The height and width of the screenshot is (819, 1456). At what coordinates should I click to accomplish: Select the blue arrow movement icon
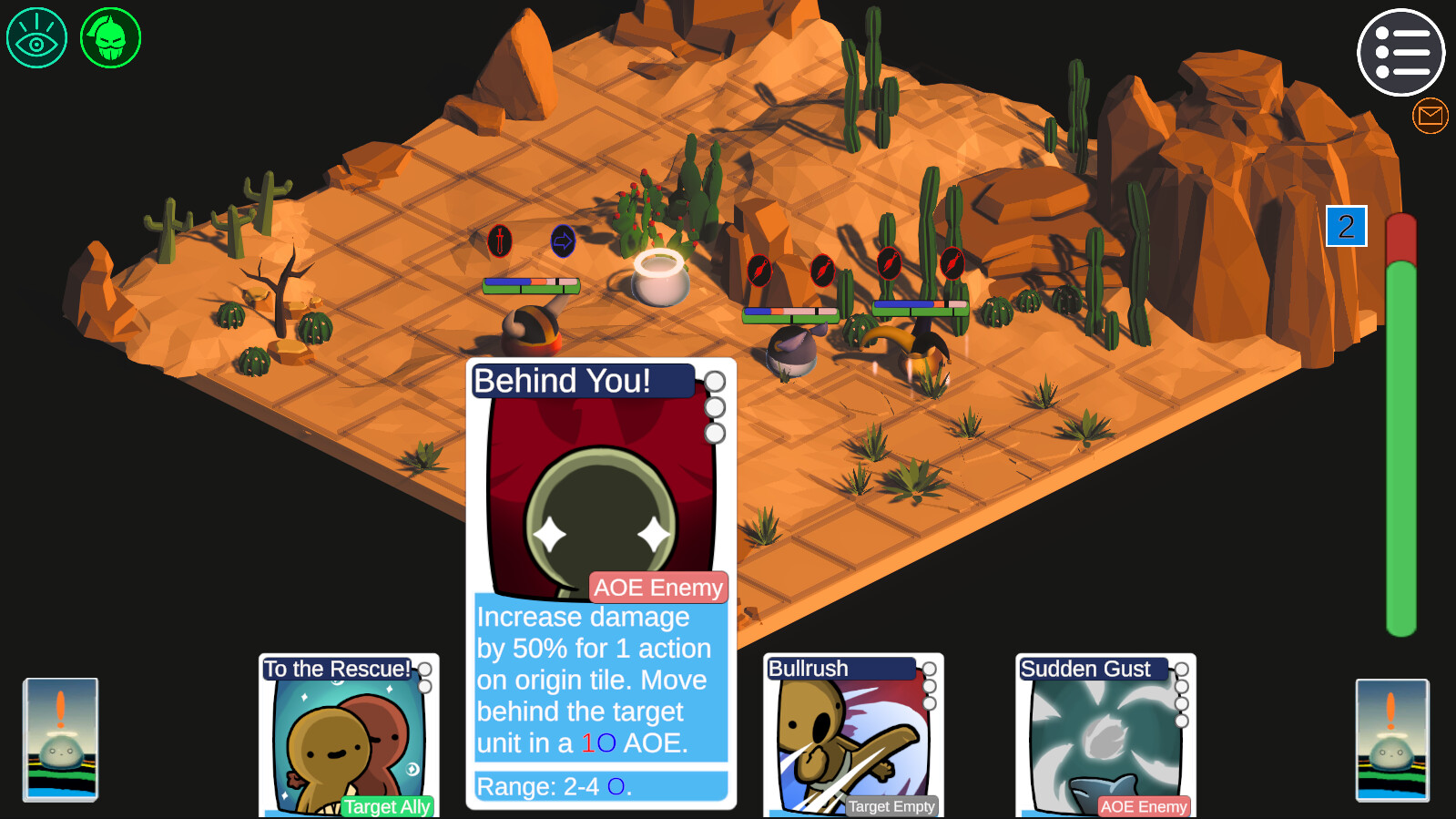point(562,241)
